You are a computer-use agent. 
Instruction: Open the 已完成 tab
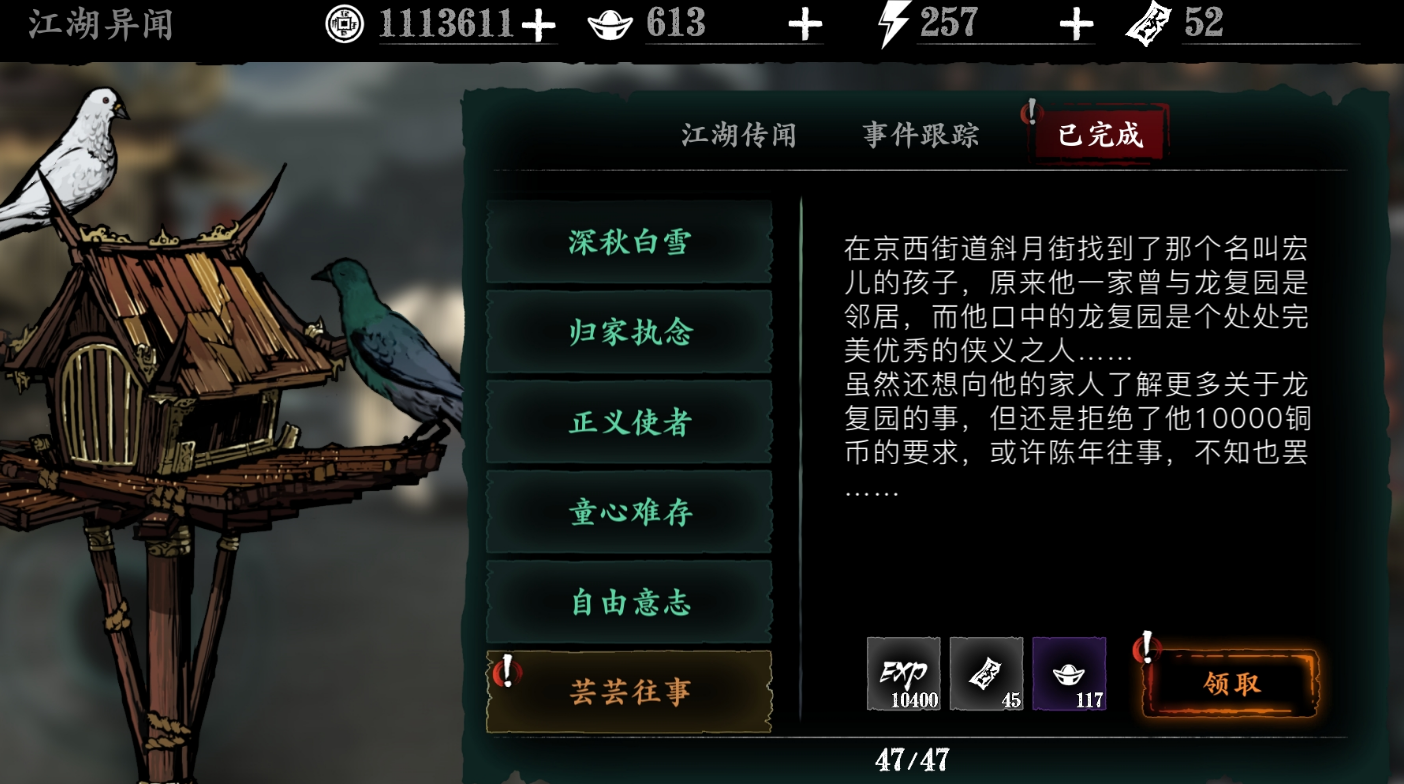(x=1101, y=135)
